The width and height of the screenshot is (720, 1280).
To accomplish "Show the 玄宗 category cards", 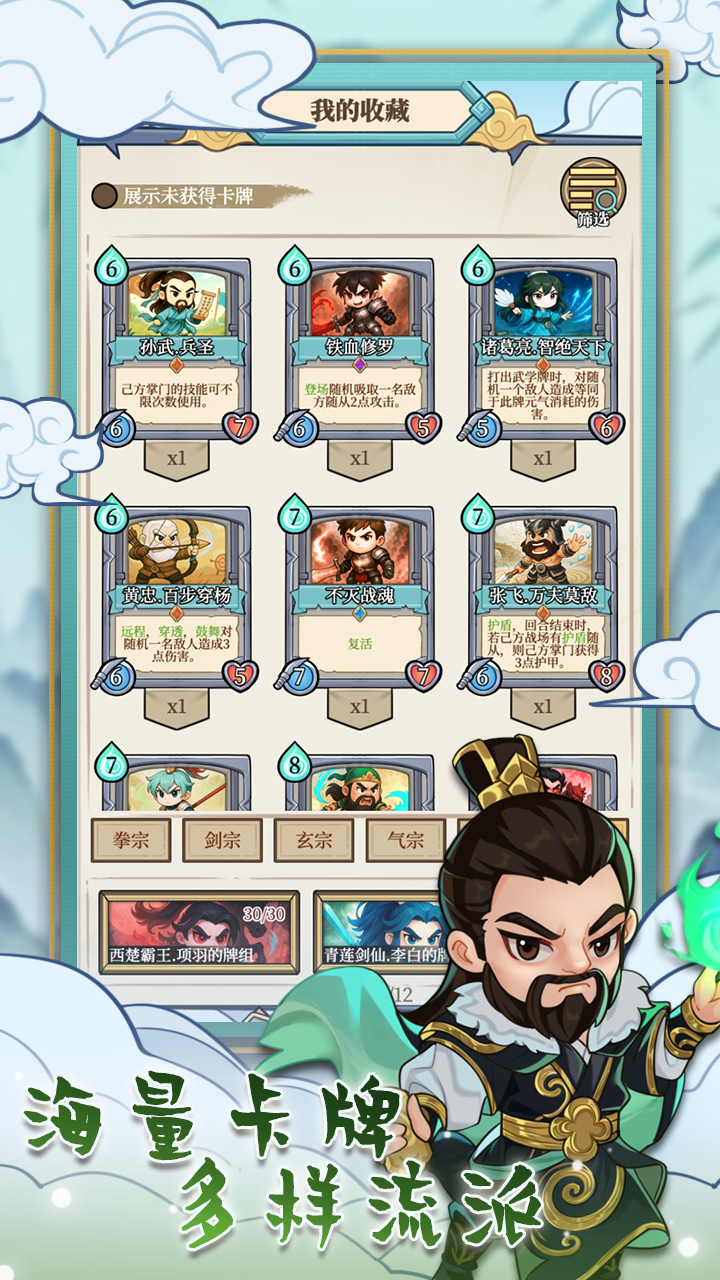I will pos(314,840).
